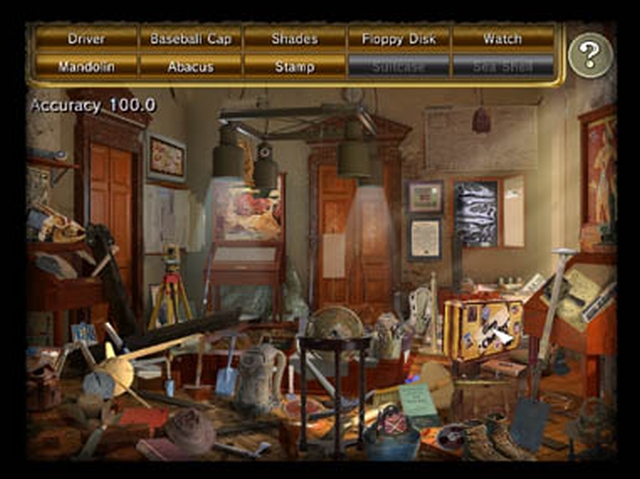Select the greyed-out Suitcase entry
This screenshot has width=640, height=479.
[398, 67]
